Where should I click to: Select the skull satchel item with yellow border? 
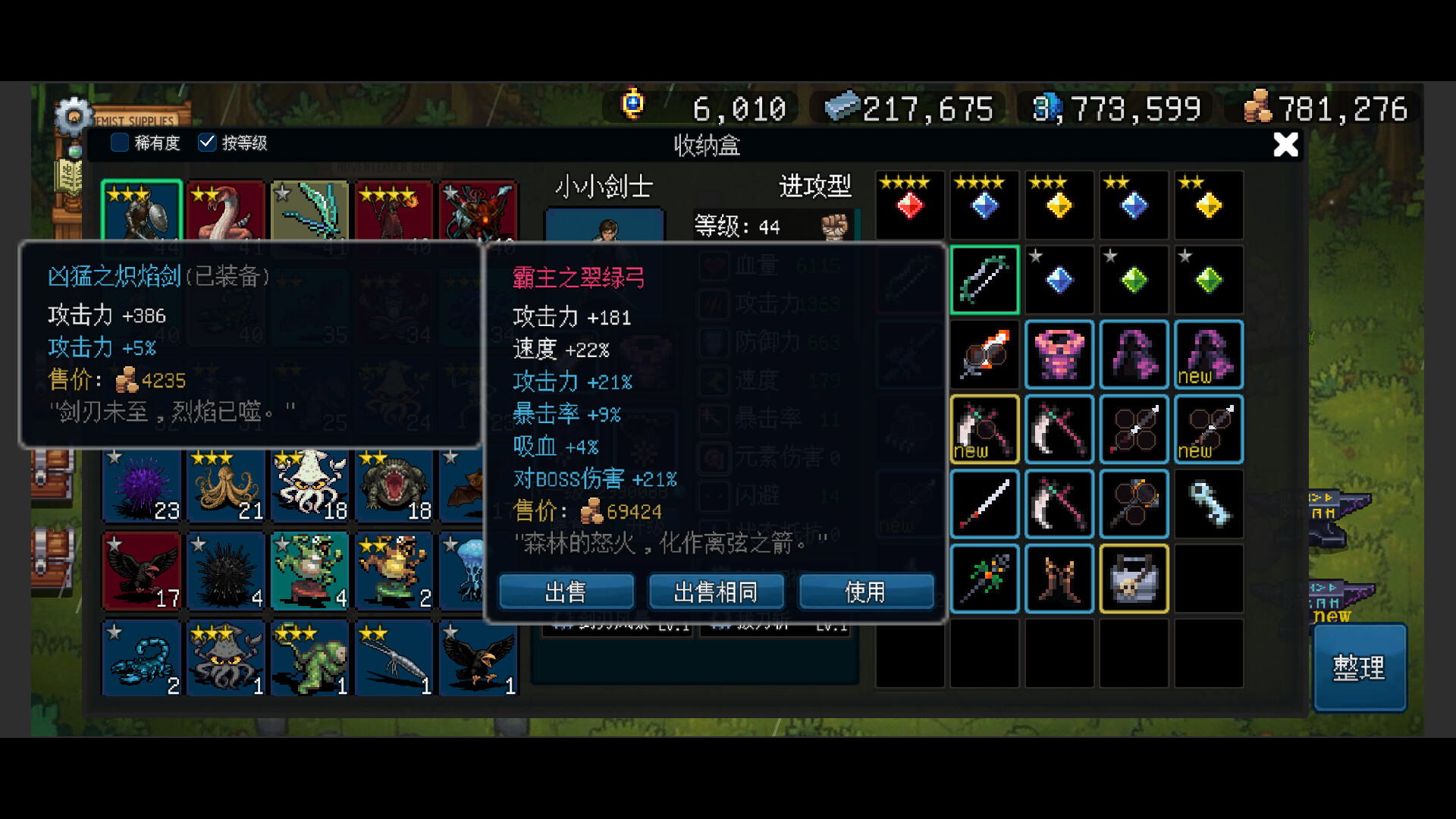tap(1134, 579)
